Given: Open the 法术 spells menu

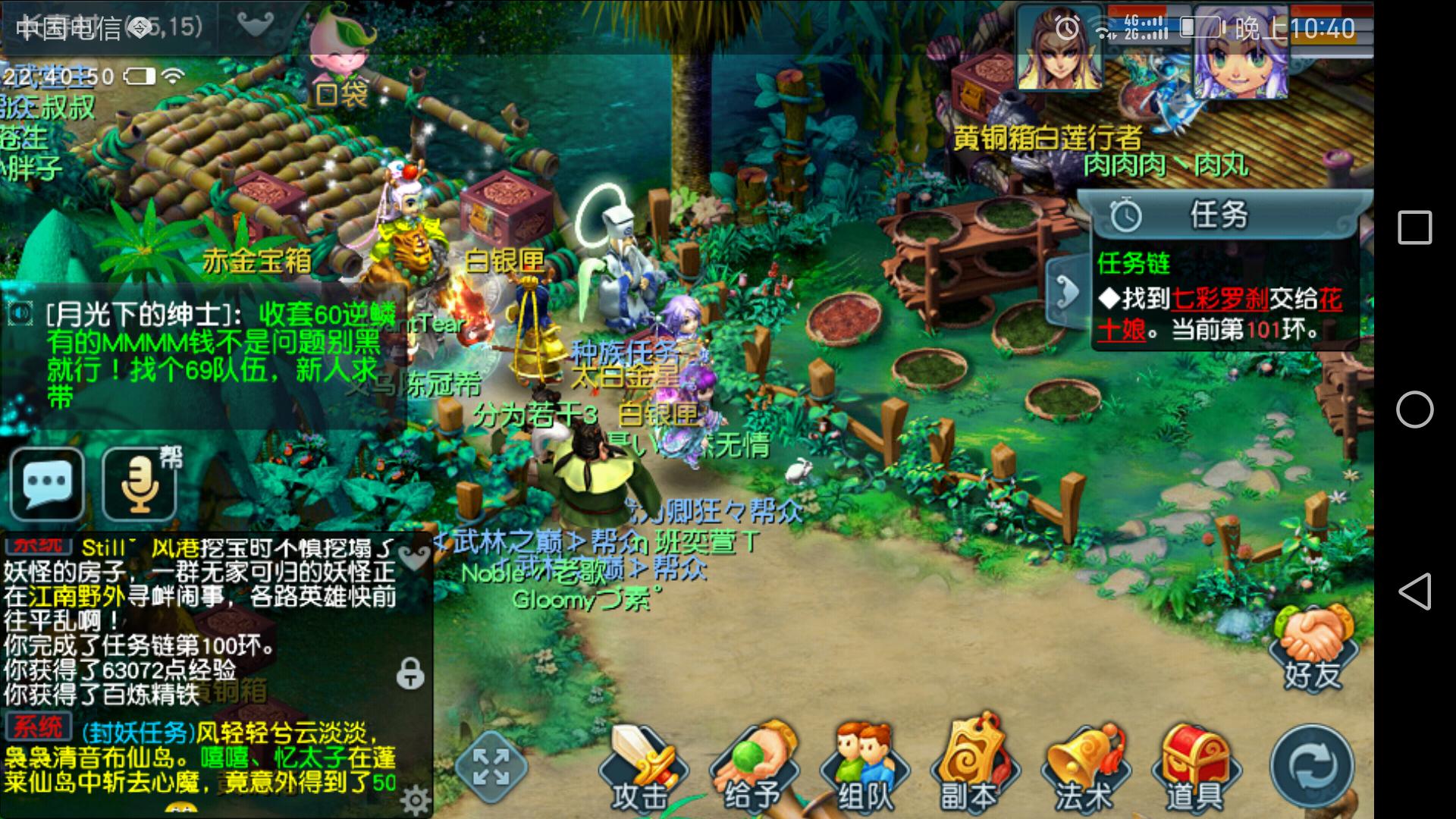Looking at the screenshot, I should tap(1083, 767).
